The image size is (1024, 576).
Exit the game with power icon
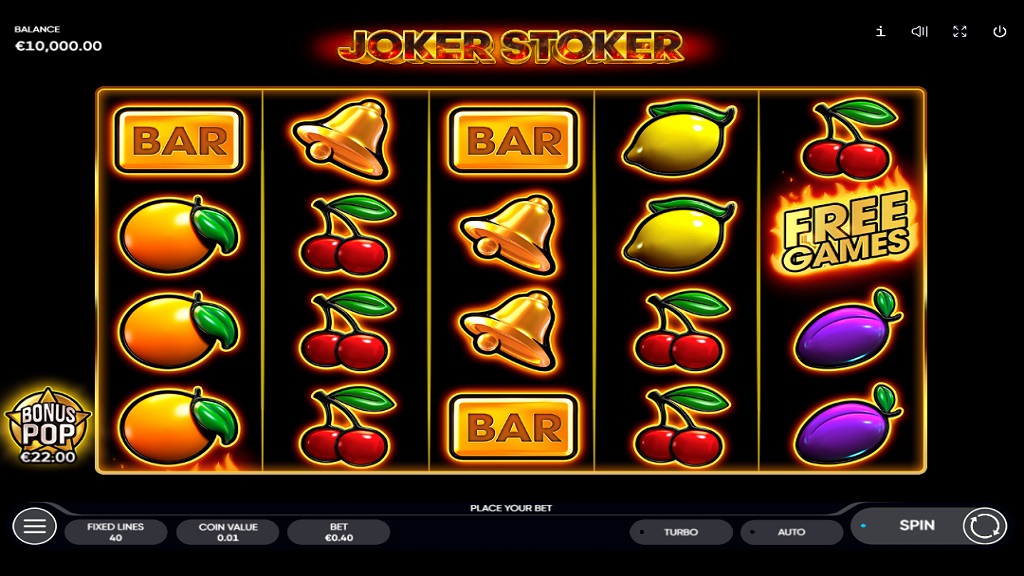(999, 31)
